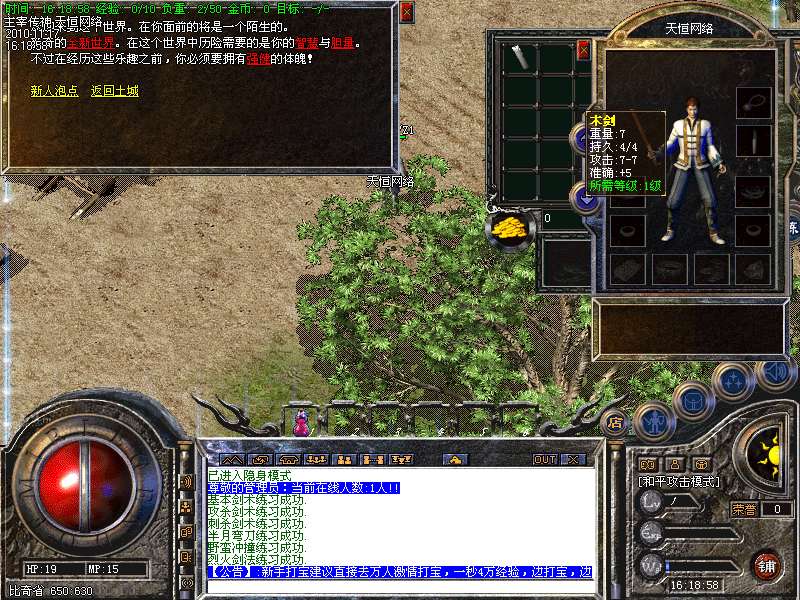Viewport: 800px width, 600px height.
Task: Open the character figure round button
Action: 653,420
